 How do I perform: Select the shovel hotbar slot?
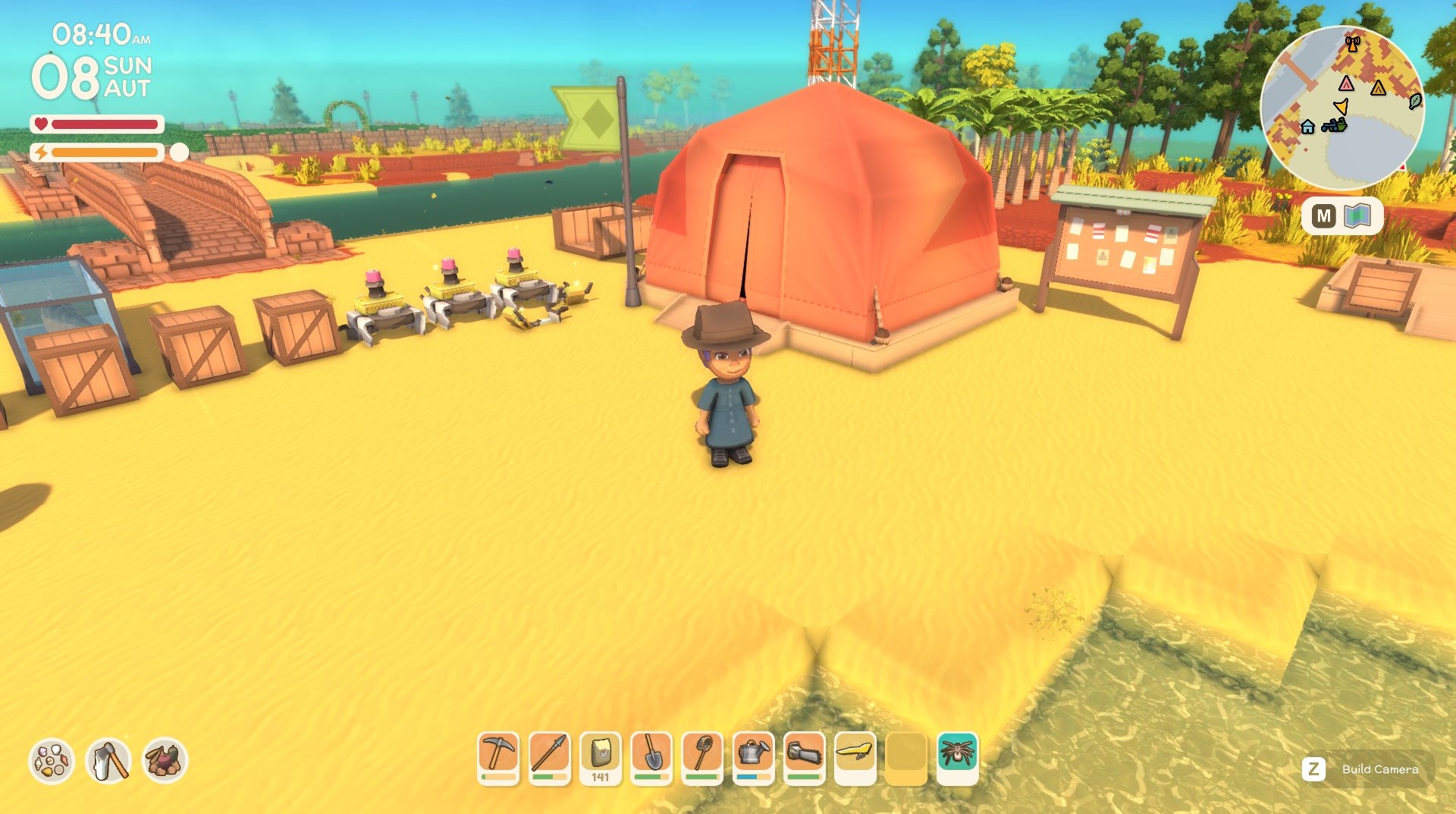[651, 756]
